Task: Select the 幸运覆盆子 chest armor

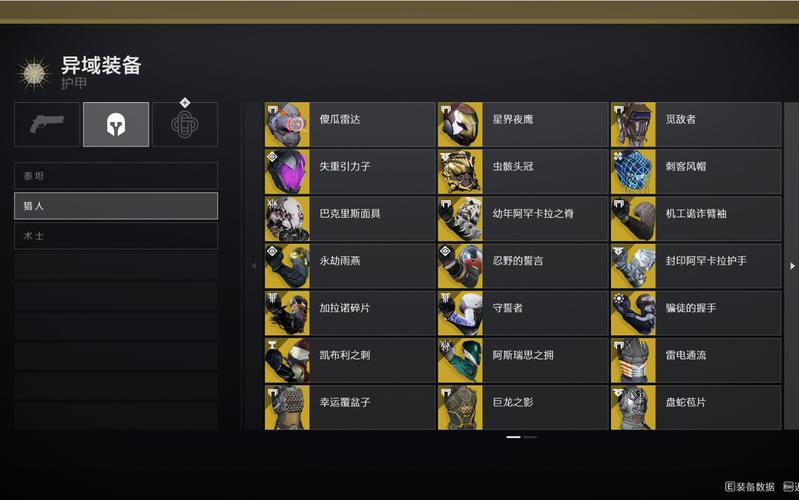Action: click(x=349, y=407)
